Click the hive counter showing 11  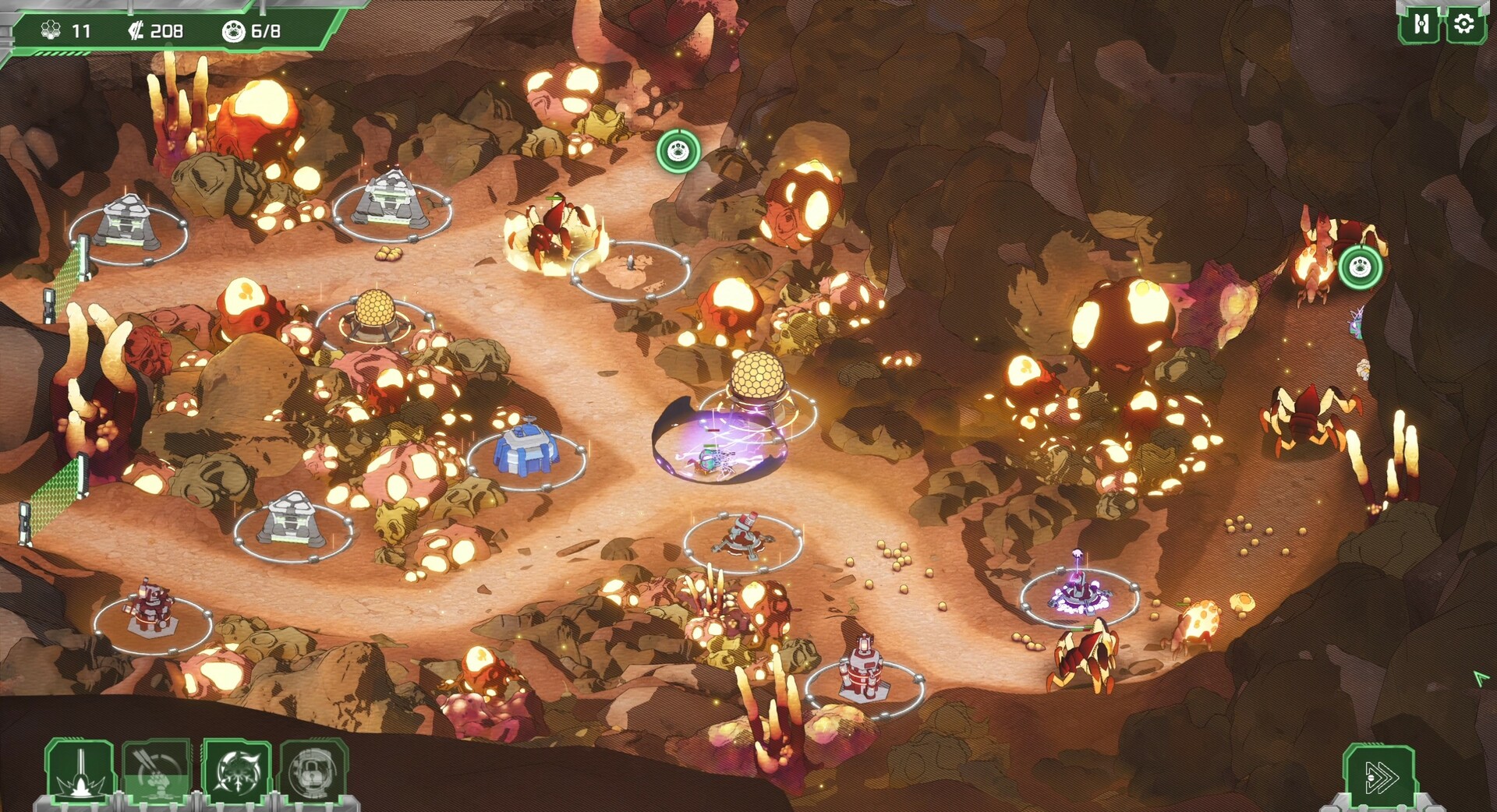pyautogui.click(x=67, y=32)
